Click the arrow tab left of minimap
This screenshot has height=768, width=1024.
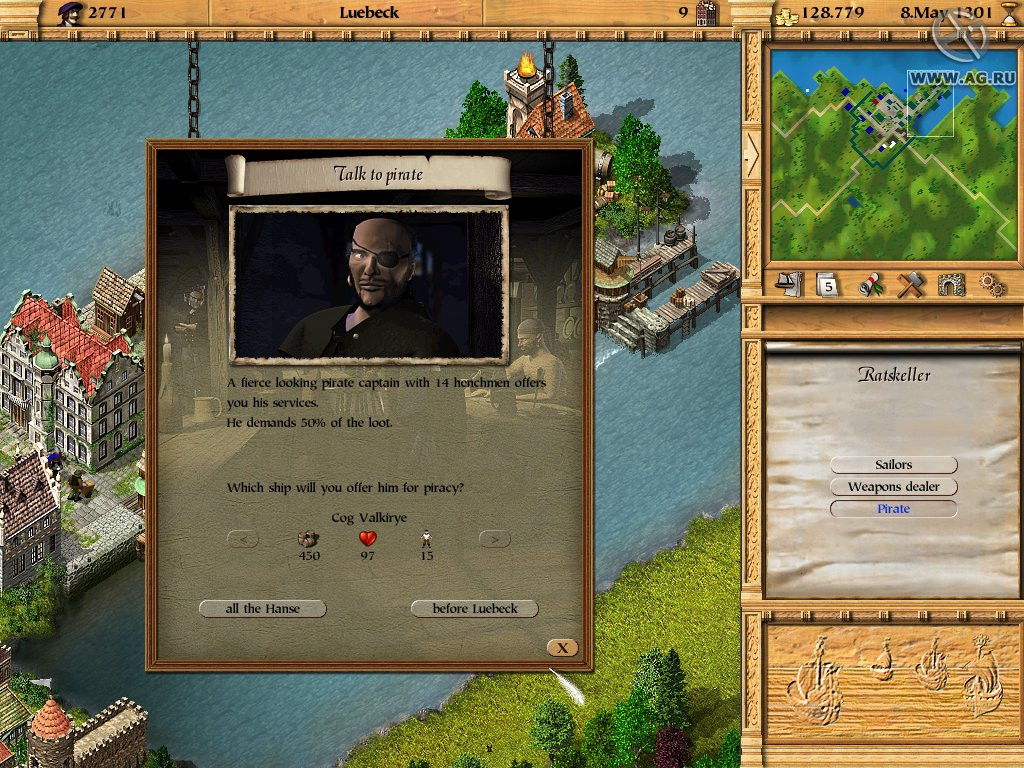click(752, 153)
